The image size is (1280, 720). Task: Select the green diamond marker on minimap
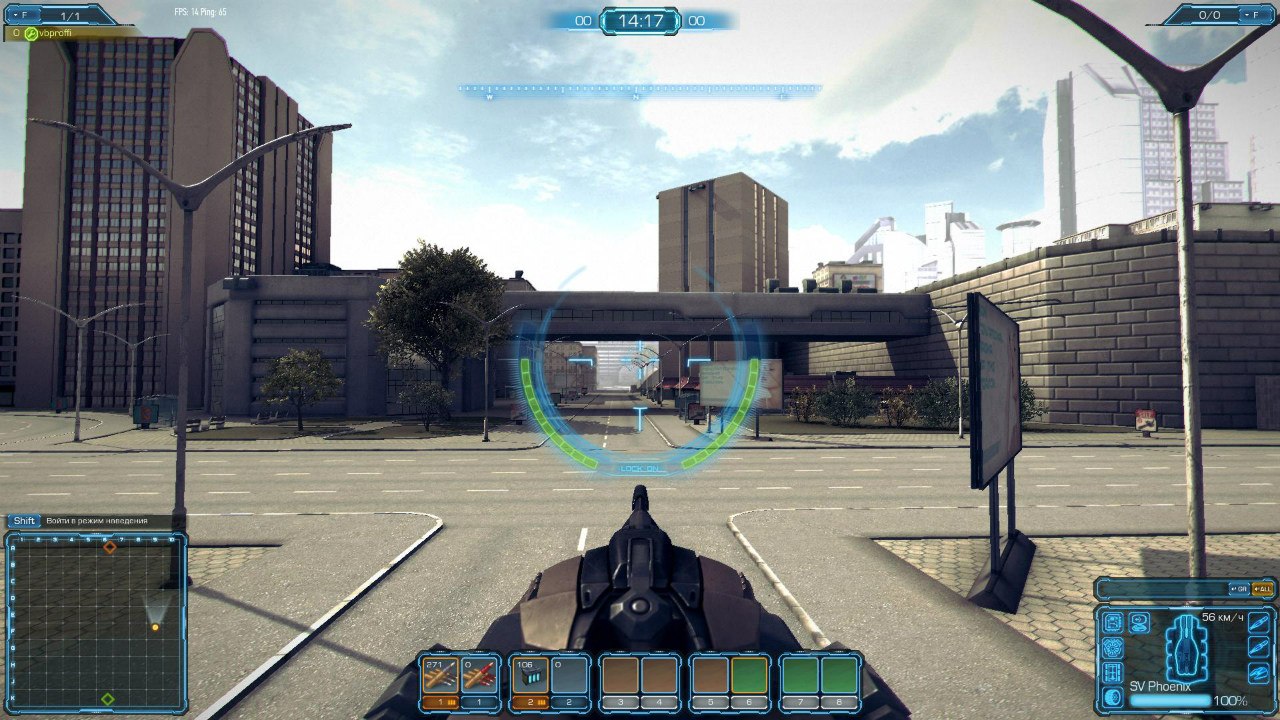(x=108, y=698)
